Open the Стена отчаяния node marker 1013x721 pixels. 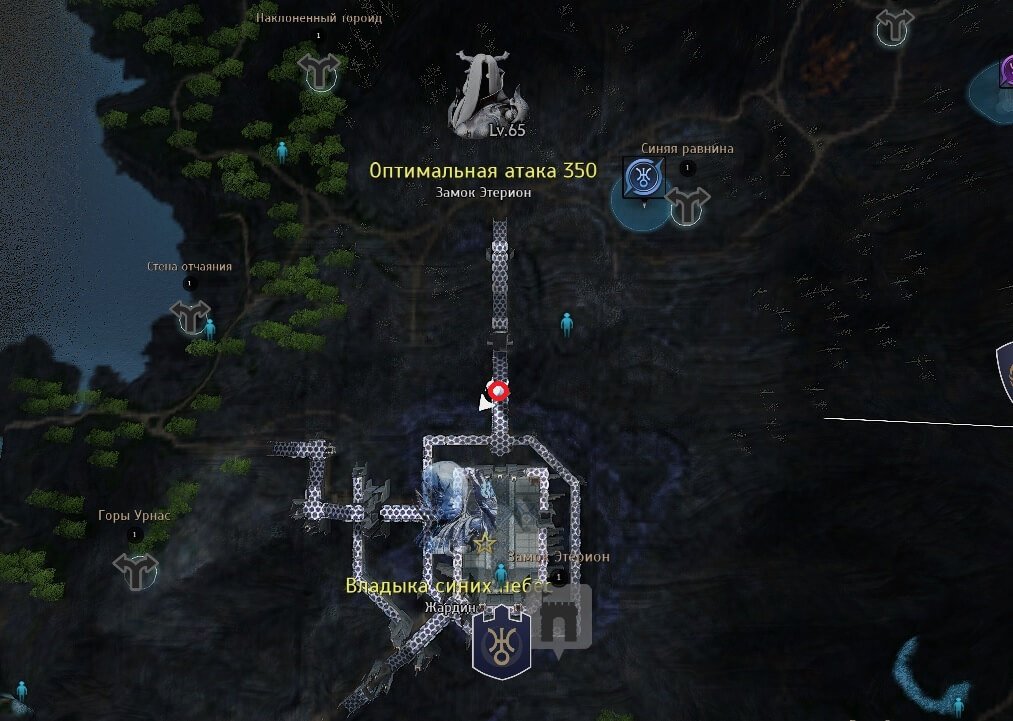coord(191,317)
